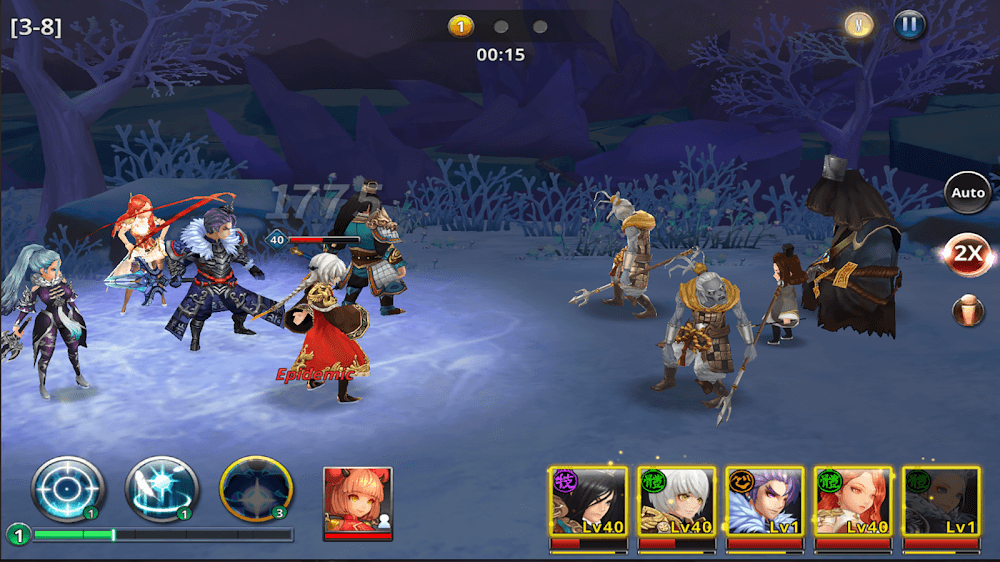1000x562 pixels.
Task: Choose the red-haired Lv40 hero card
Action: (x=853, y=505)
